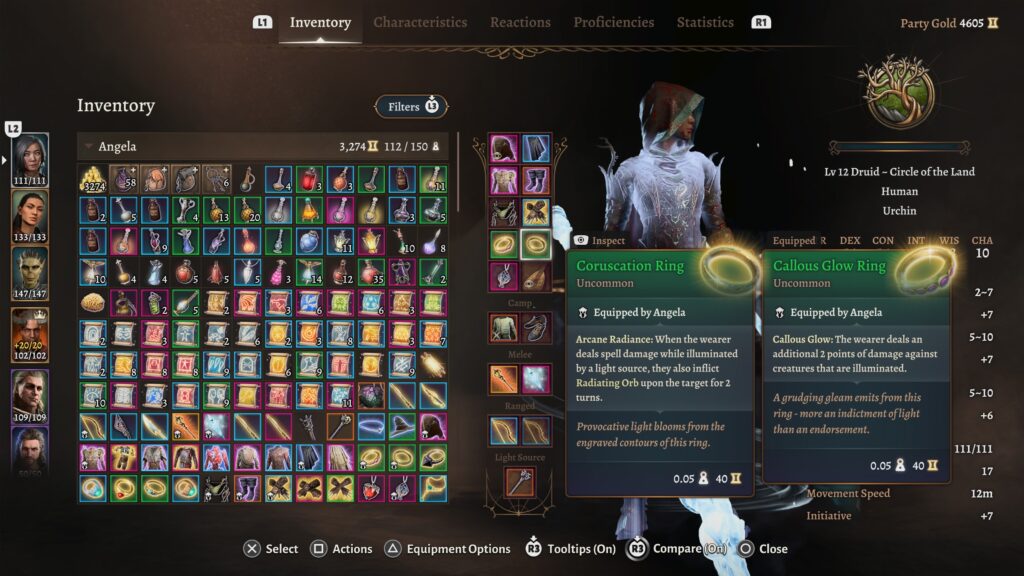Select the equipped cloak slot

click(x=536, y=148)
